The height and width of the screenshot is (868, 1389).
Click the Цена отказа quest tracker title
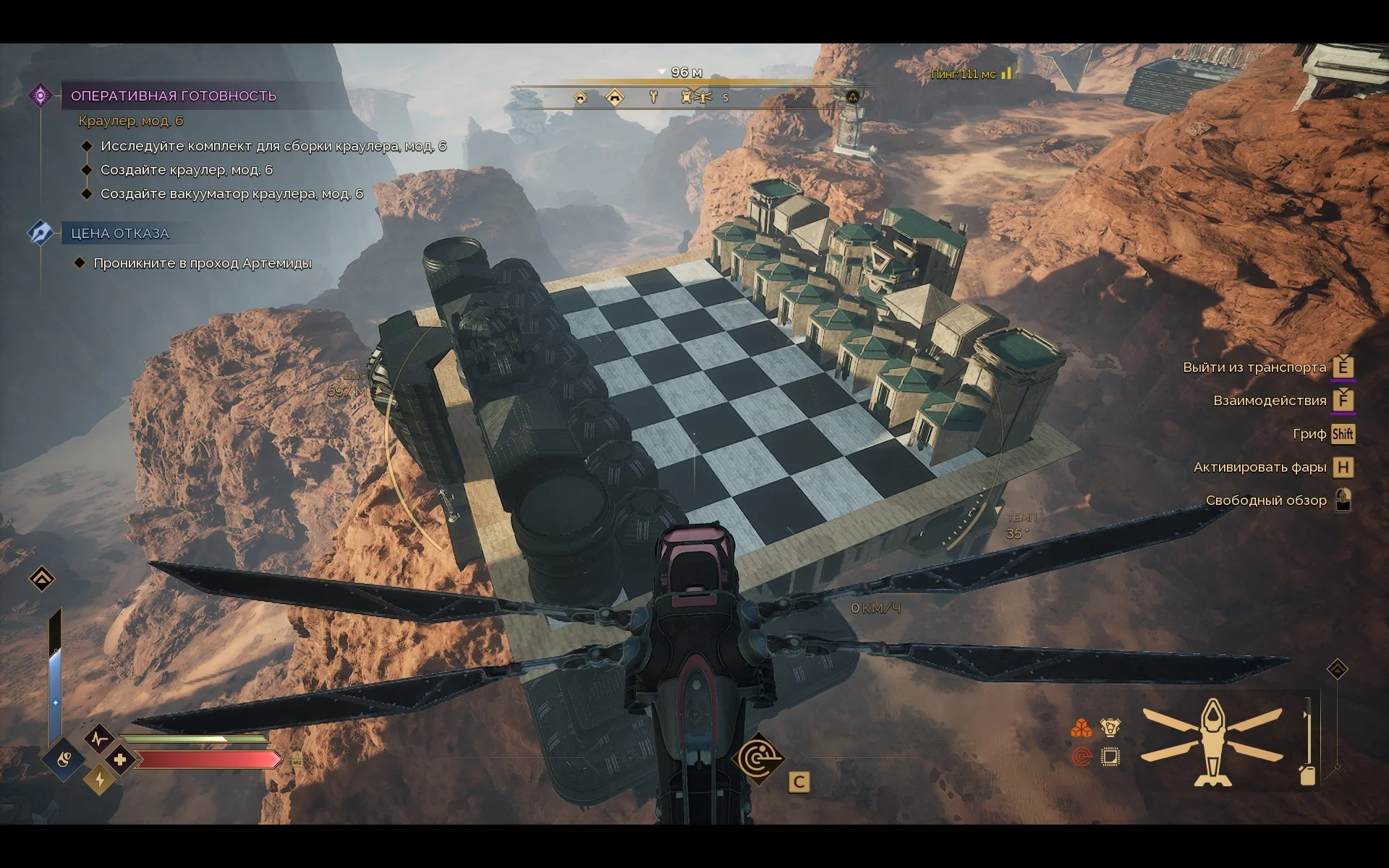119,234
